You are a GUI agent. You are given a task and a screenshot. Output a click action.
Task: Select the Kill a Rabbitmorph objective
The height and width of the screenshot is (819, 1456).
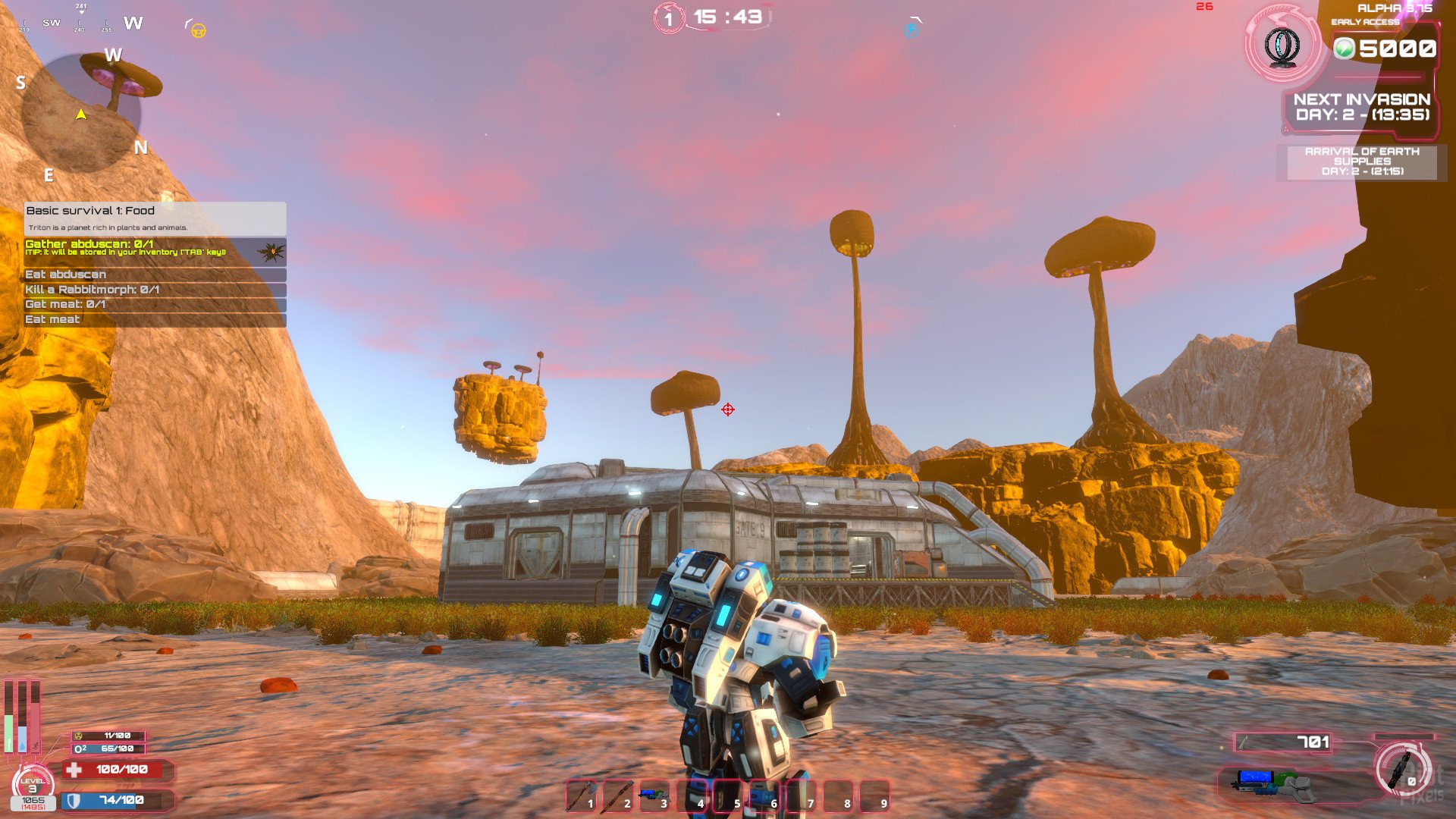click(x=155, y=290)
